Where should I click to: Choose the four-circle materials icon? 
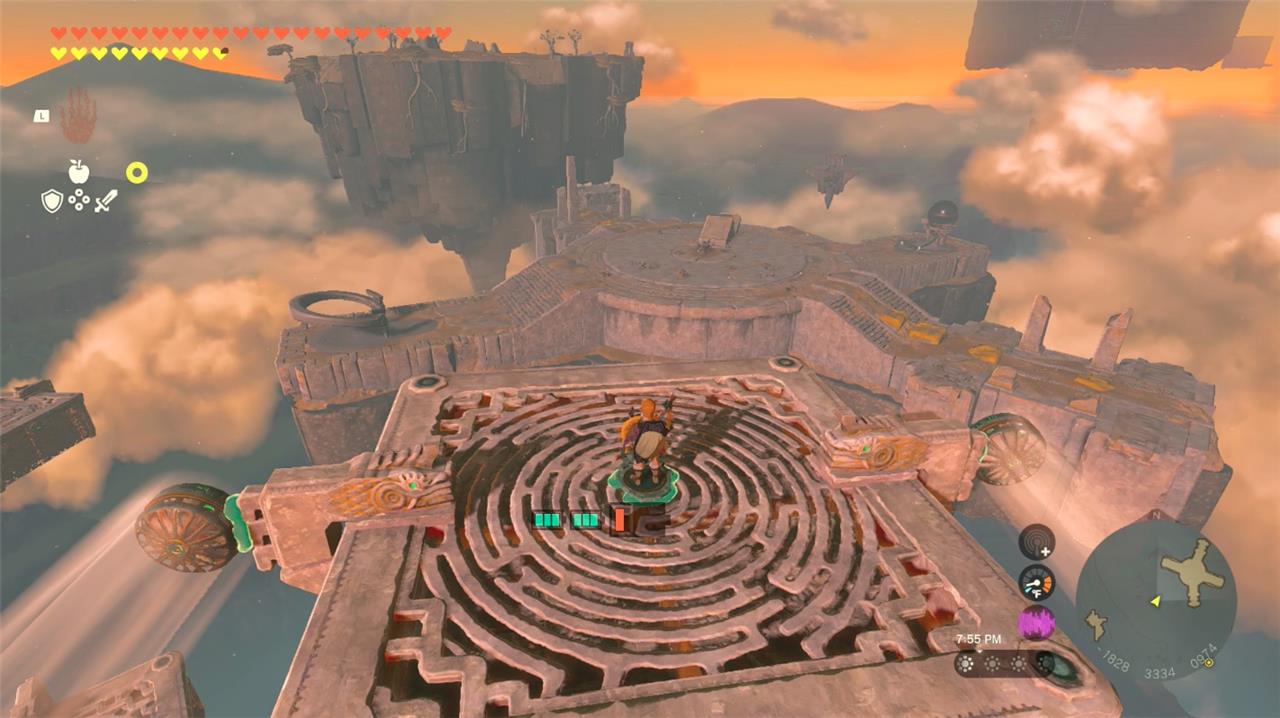pos(79,201)
